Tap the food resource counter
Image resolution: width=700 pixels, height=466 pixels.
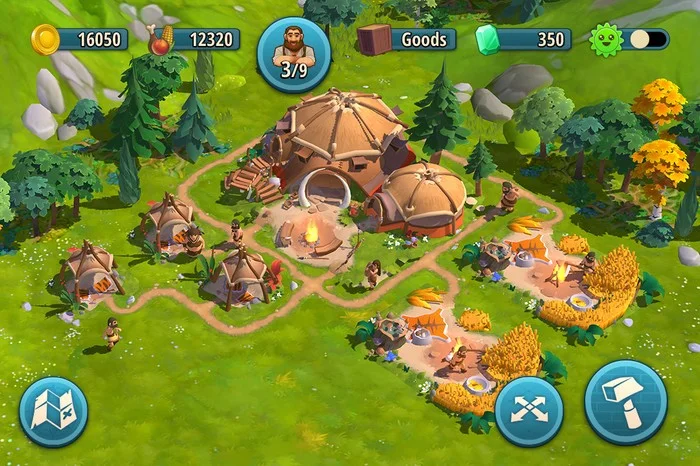[x=195, y=40]
